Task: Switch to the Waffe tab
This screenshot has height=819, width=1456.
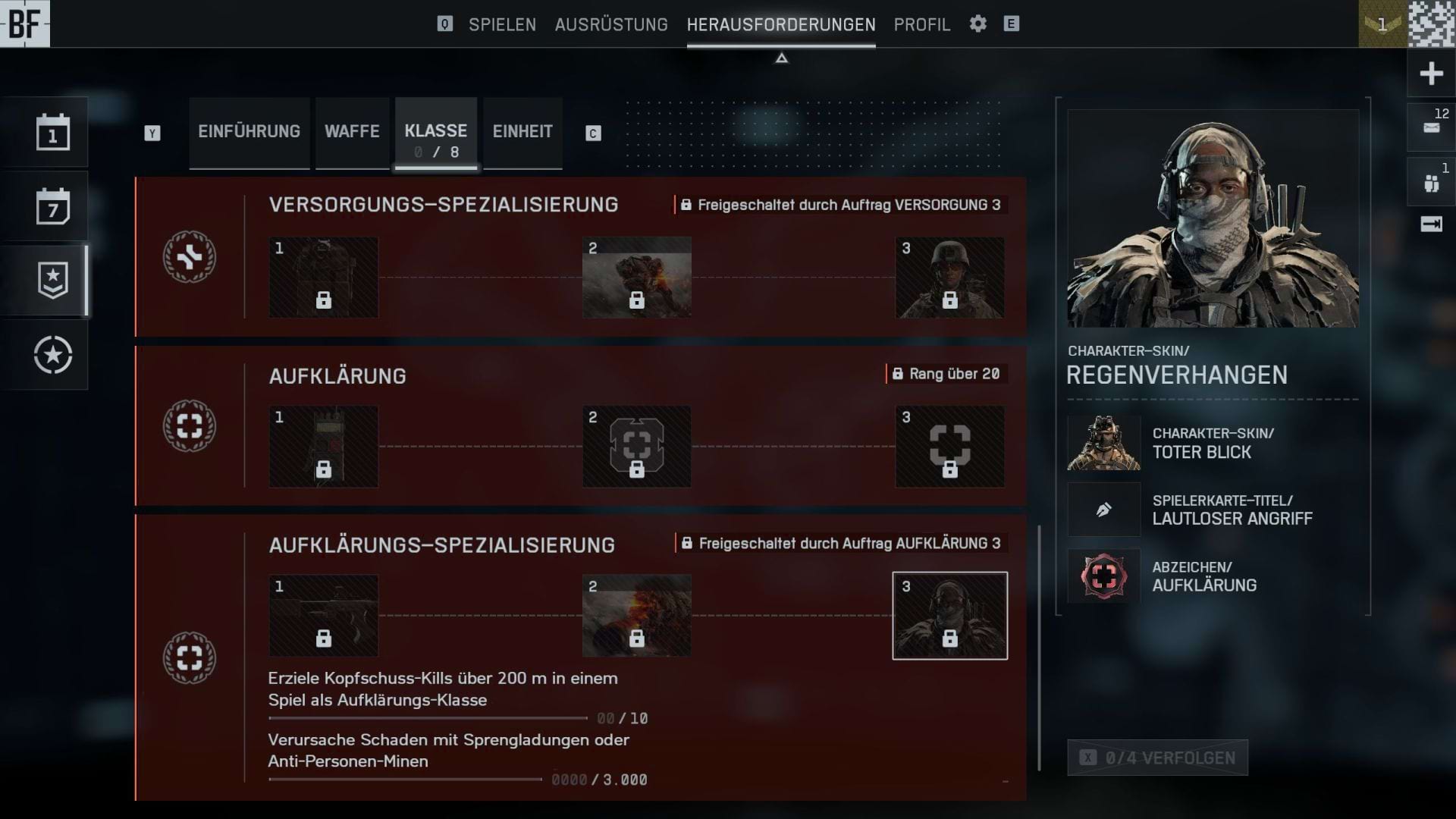Action: tap(352, 132)
